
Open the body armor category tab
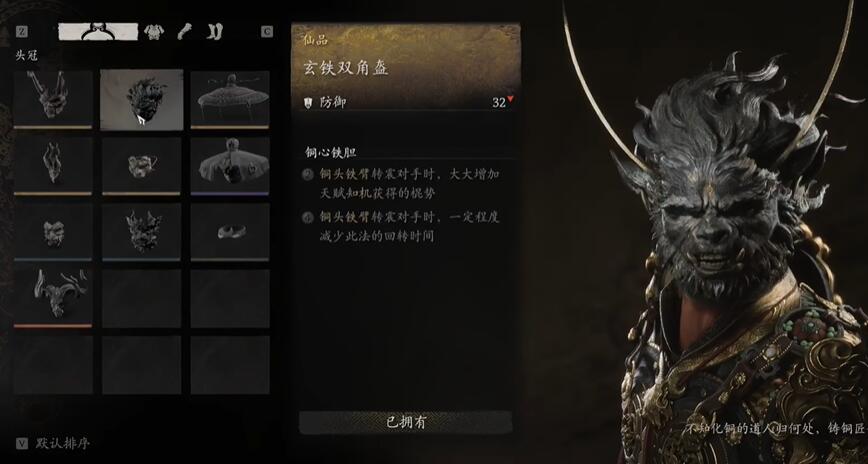coord(154,32)
